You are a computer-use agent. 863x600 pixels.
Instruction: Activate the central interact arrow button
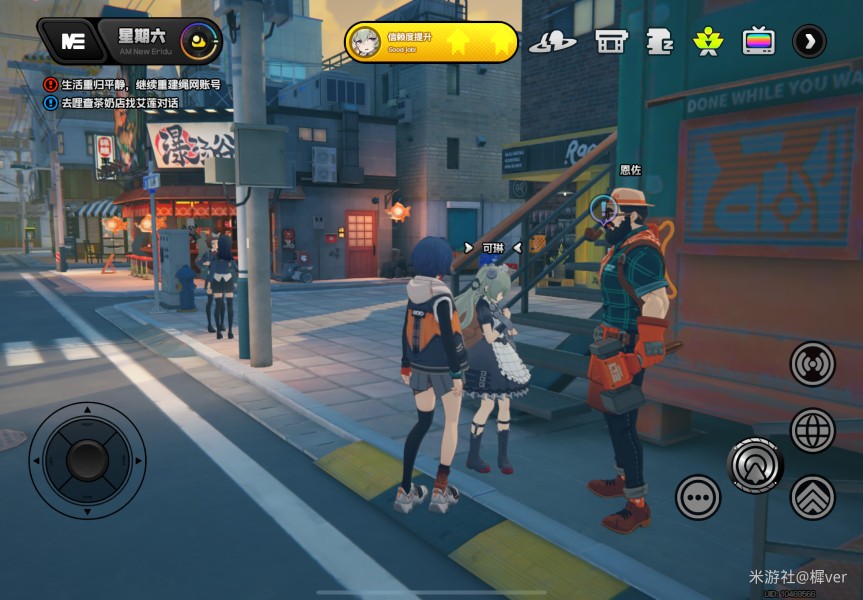[x=755, y=464]
